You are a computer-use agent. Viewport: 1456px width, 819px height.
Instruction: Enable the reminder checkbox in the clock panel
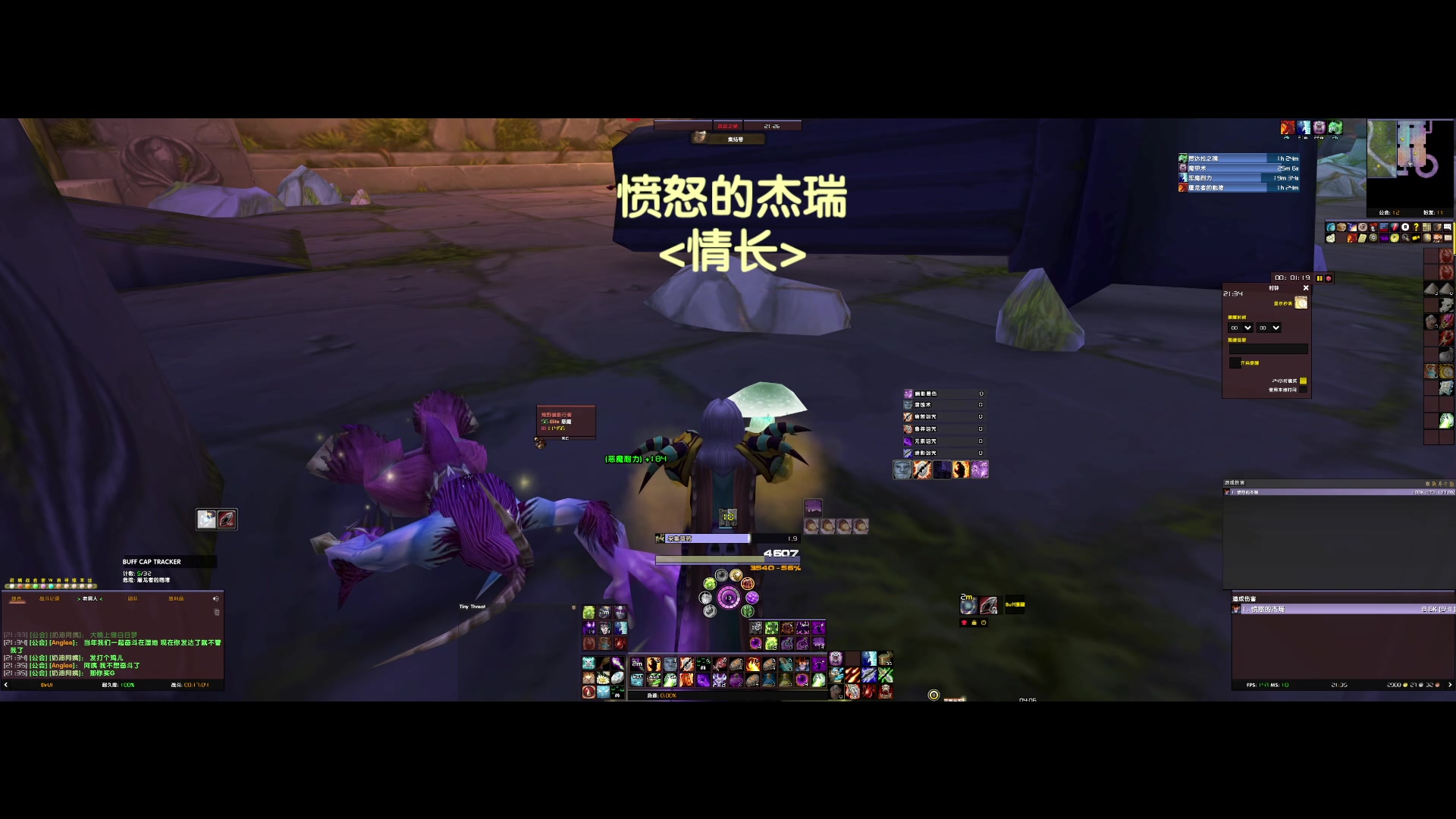pyautogui.click(x=1235, y=362)
